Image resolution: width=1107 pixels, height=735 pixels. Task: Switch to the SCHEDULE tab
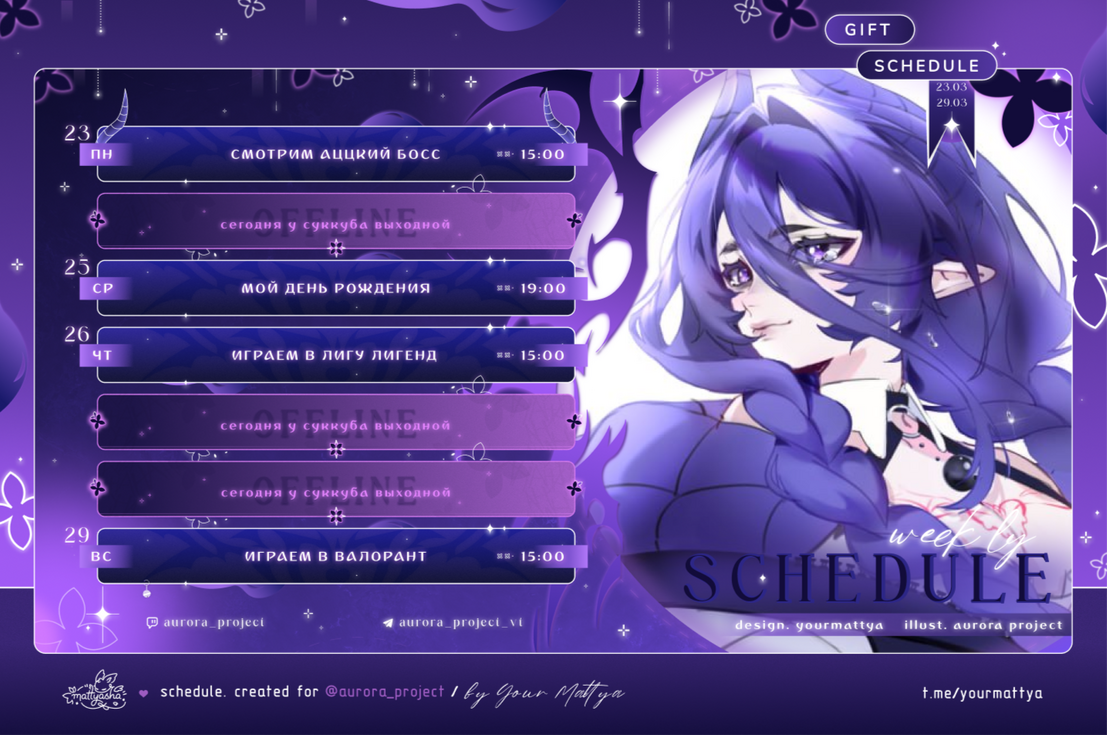(x=926, y=66)
